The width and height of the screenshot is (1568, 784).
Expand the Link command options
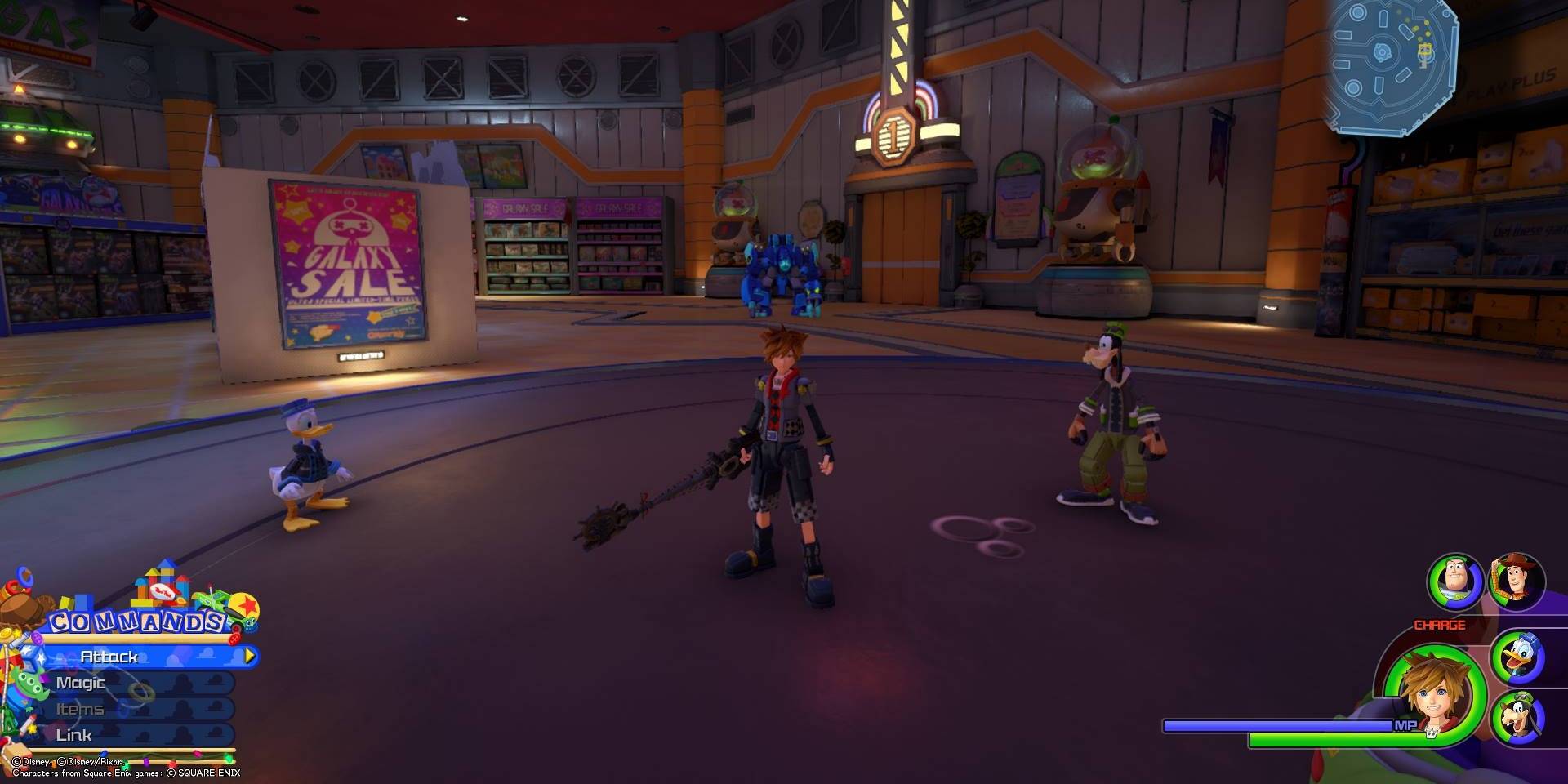click(x=76, y=734)
